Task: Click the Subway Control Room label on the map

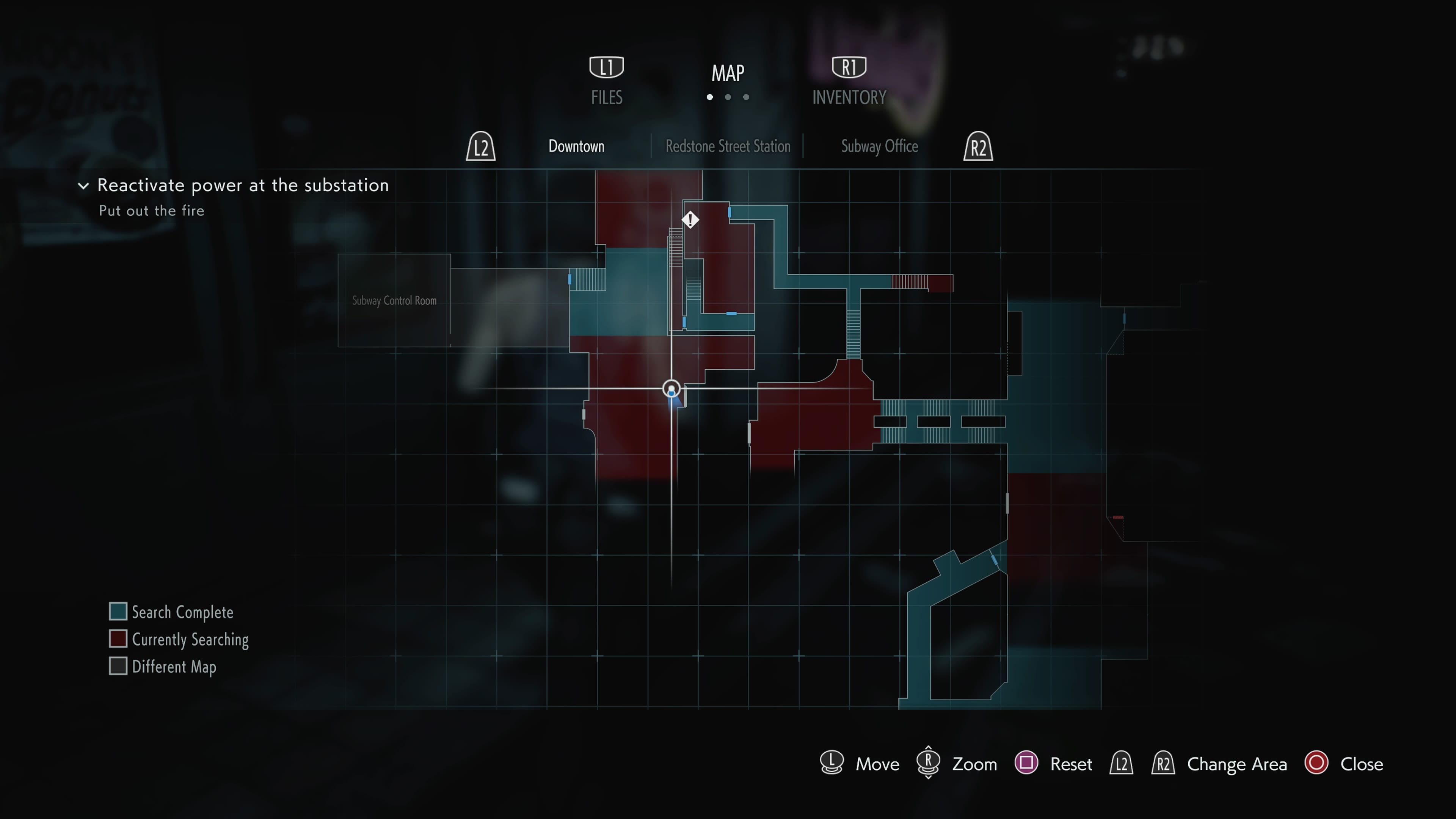Action: coord(394,301)
